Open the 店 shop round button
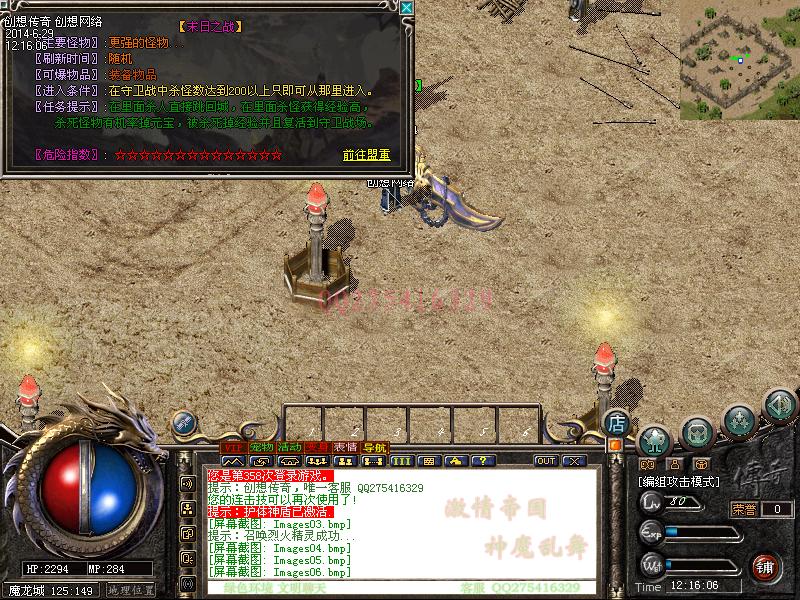 click(x=617, y=423)
